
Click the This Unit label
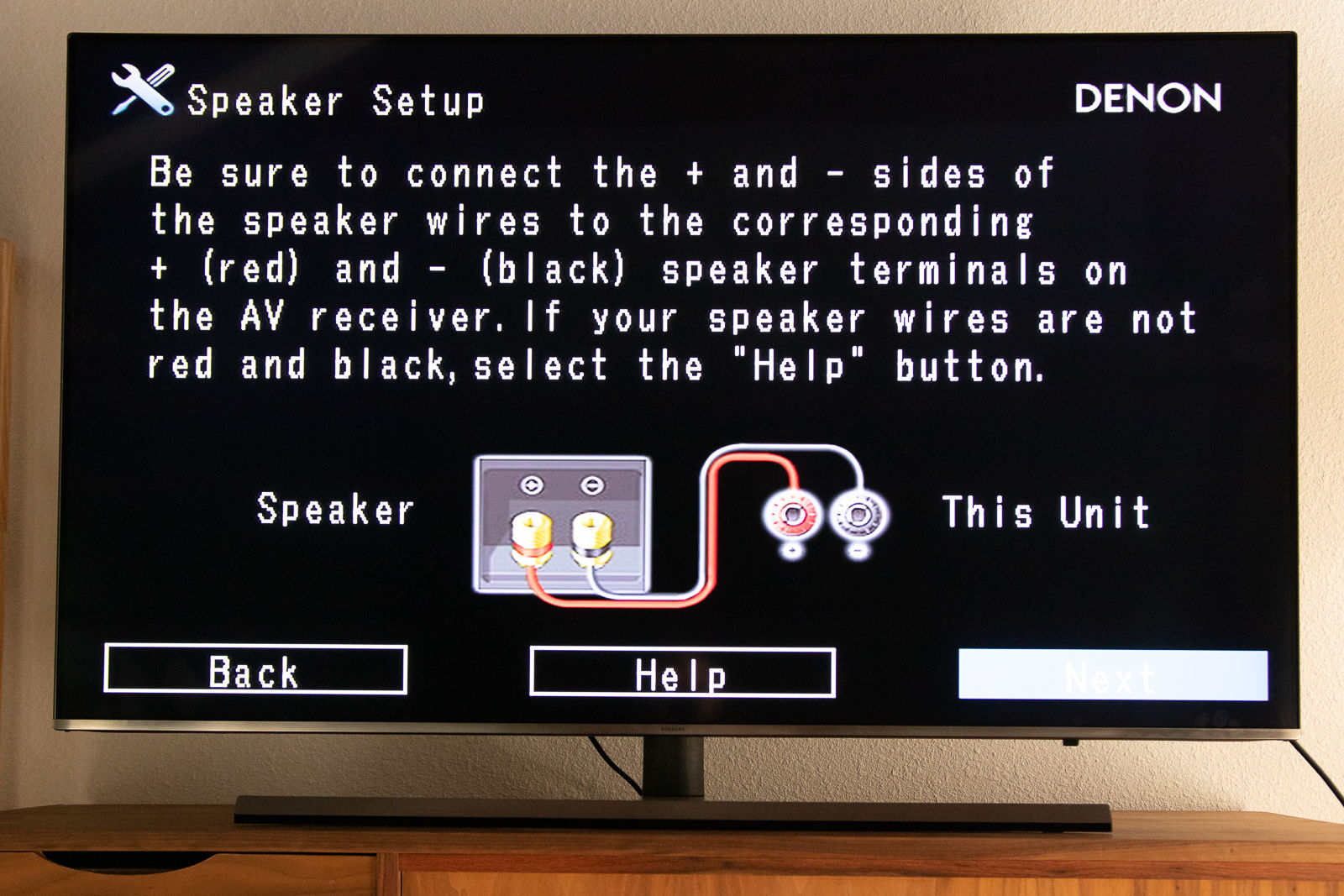pos(1044,511)
